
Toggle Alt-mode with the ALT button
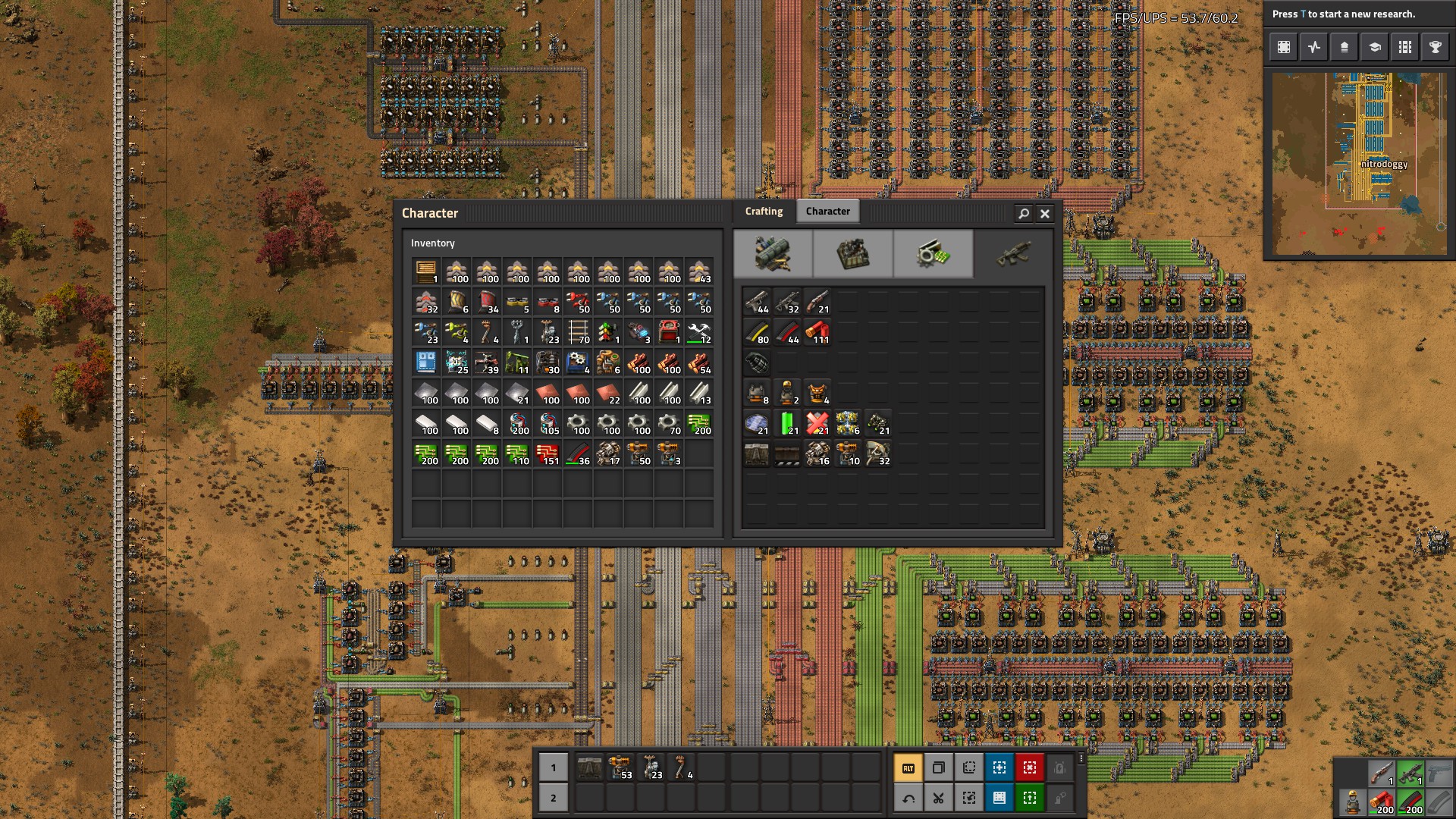909,767
